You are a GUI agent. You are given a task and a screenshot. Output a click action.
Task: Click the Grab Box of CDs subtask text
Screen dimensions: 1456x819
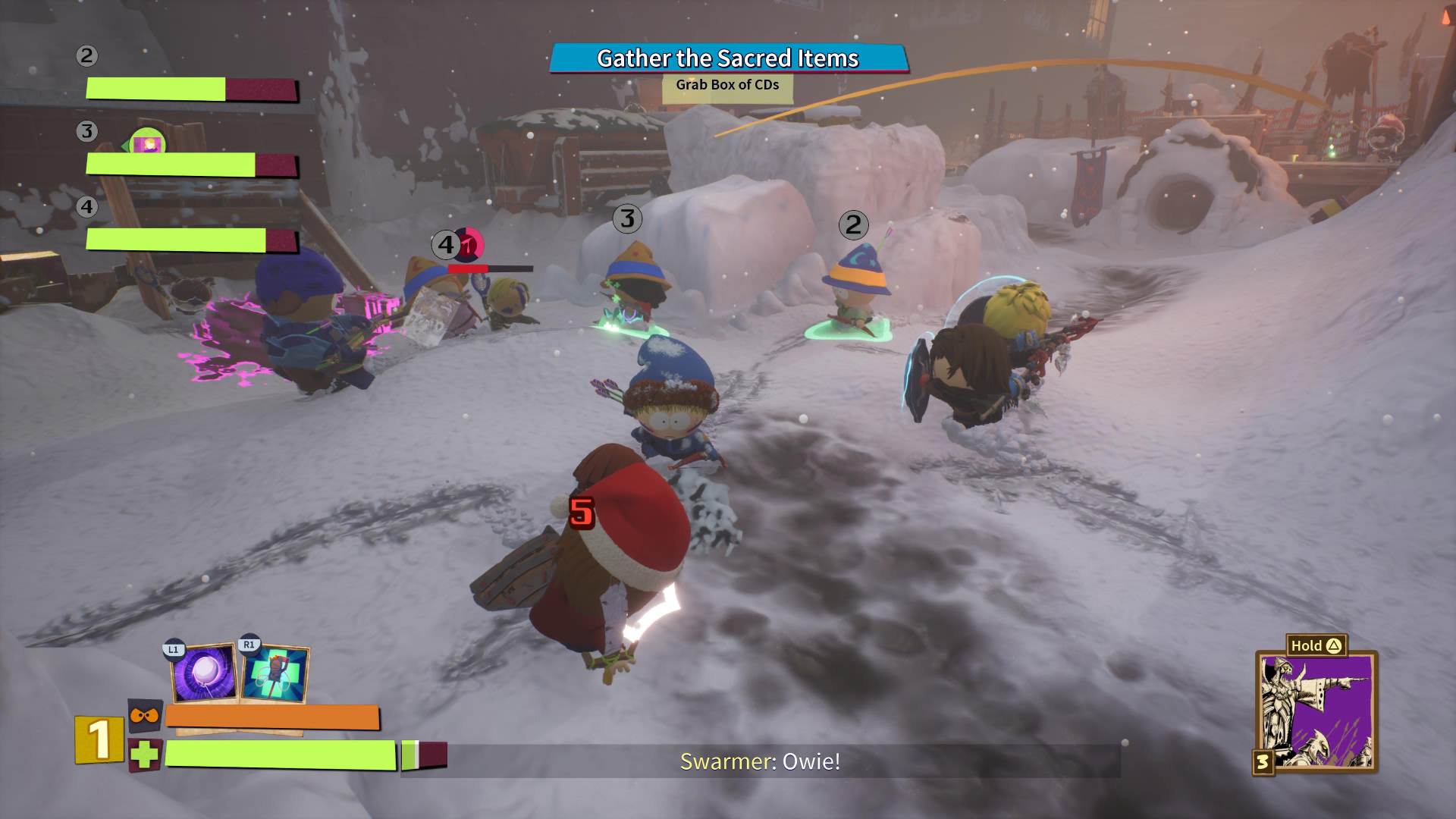(x=726, y=86)
